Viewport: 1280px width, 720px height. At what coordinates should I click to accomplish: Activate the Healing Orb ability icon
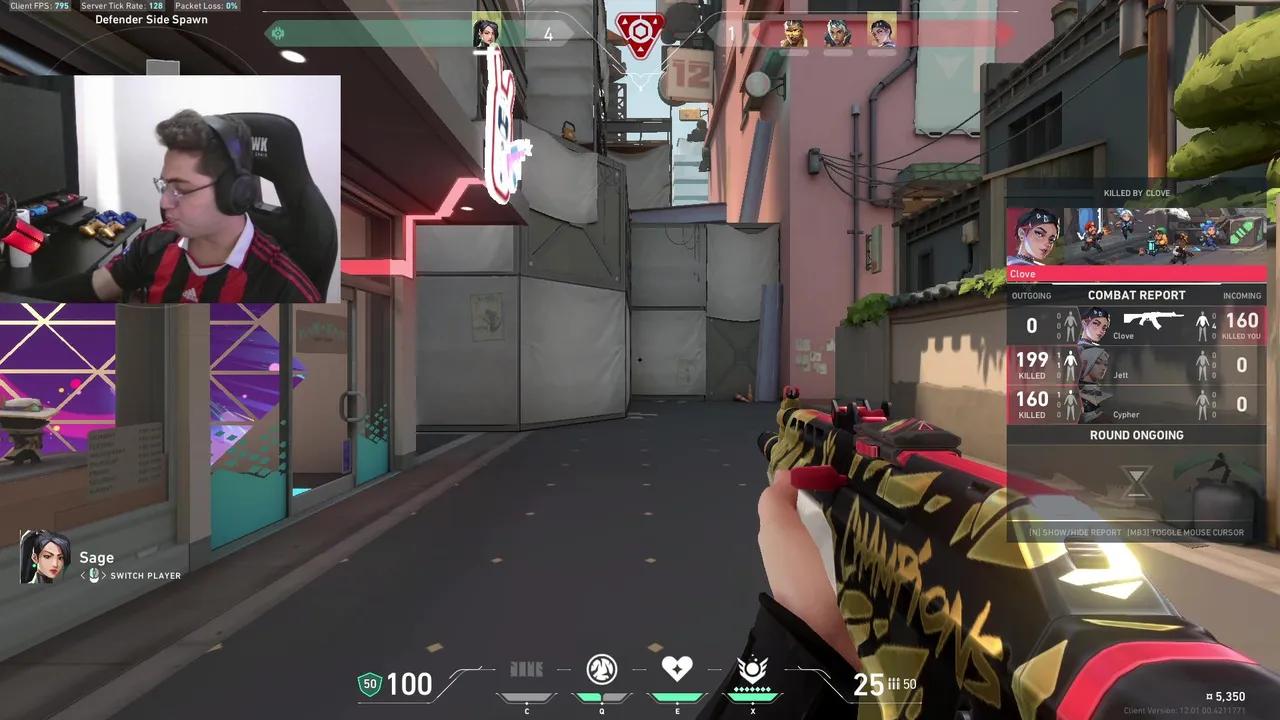(x=677, y=670)
